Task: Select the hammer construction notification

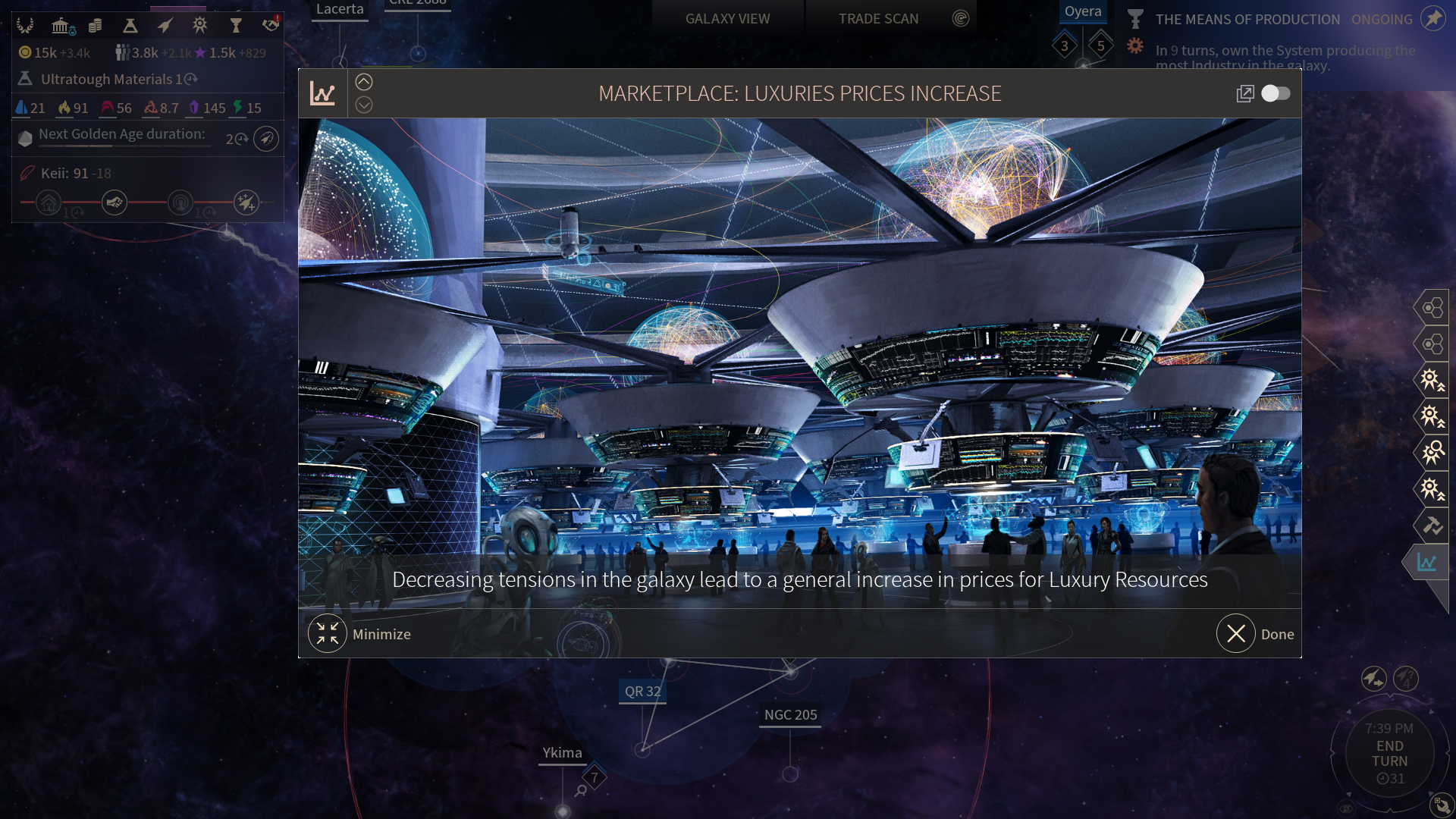Action: pyautogui.click(x=1431, y=525)
